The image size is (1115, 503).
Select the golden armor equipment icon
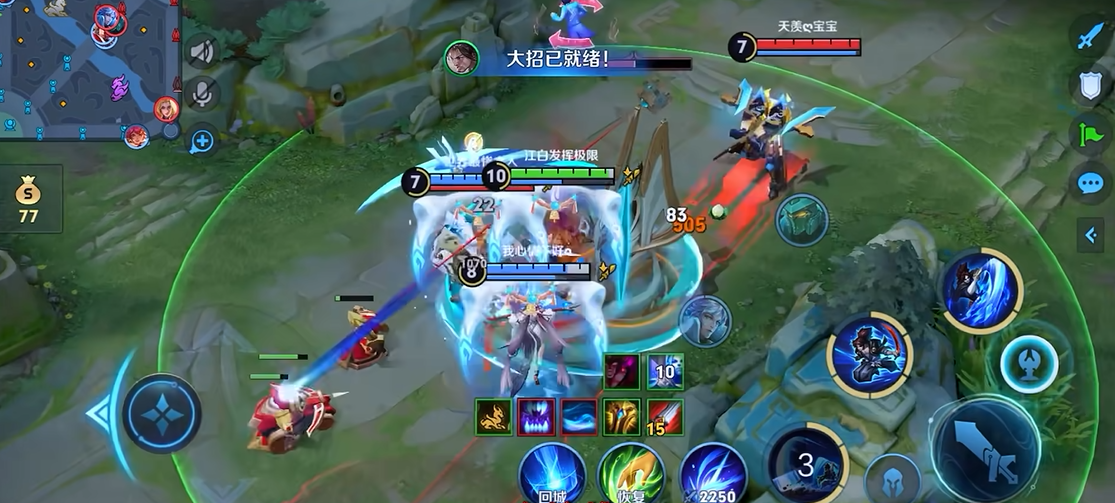(x=621, y=415)
